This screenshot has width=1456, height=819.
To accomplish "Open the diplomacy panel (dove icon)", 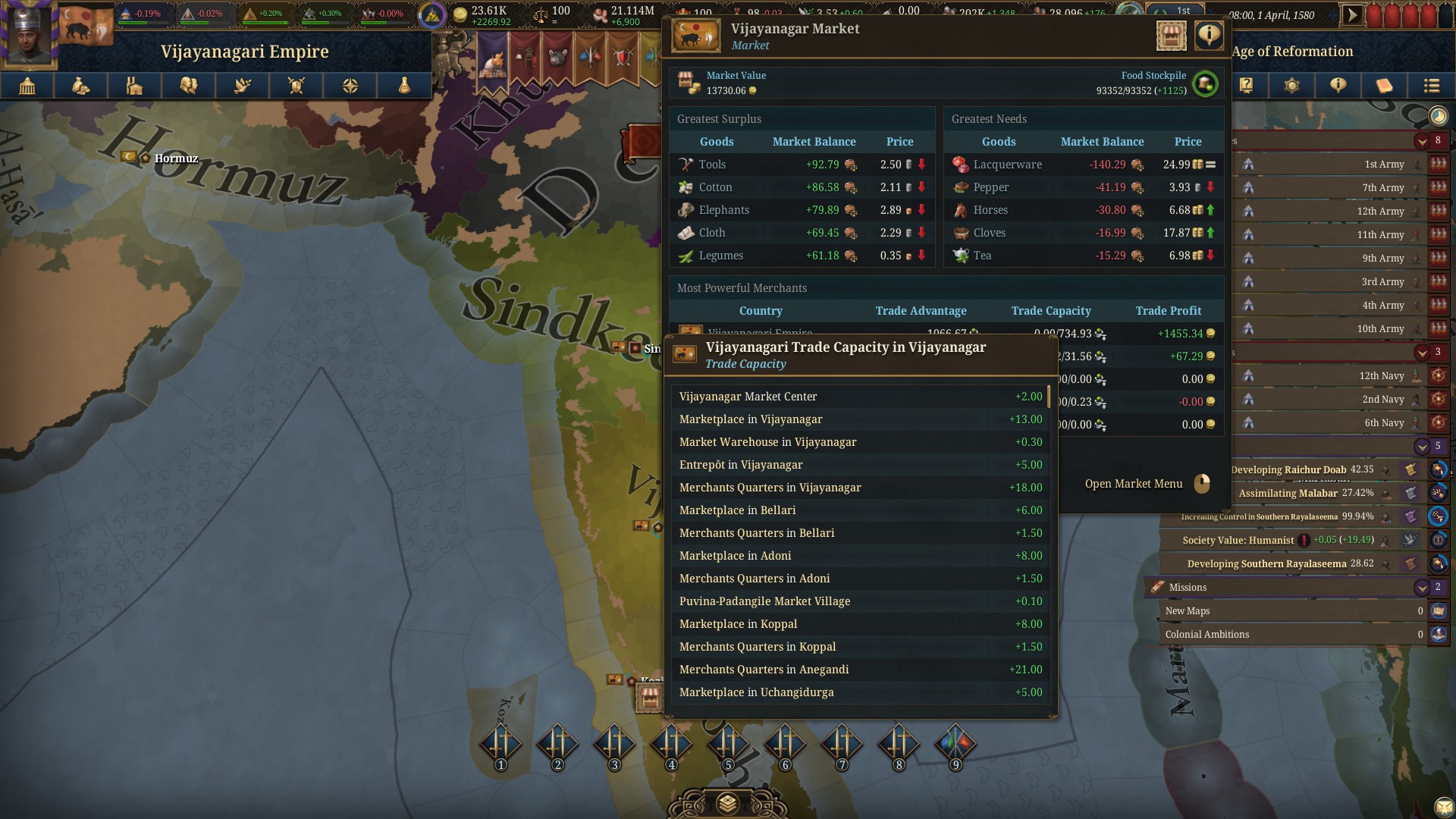I will tap(243, 86).
